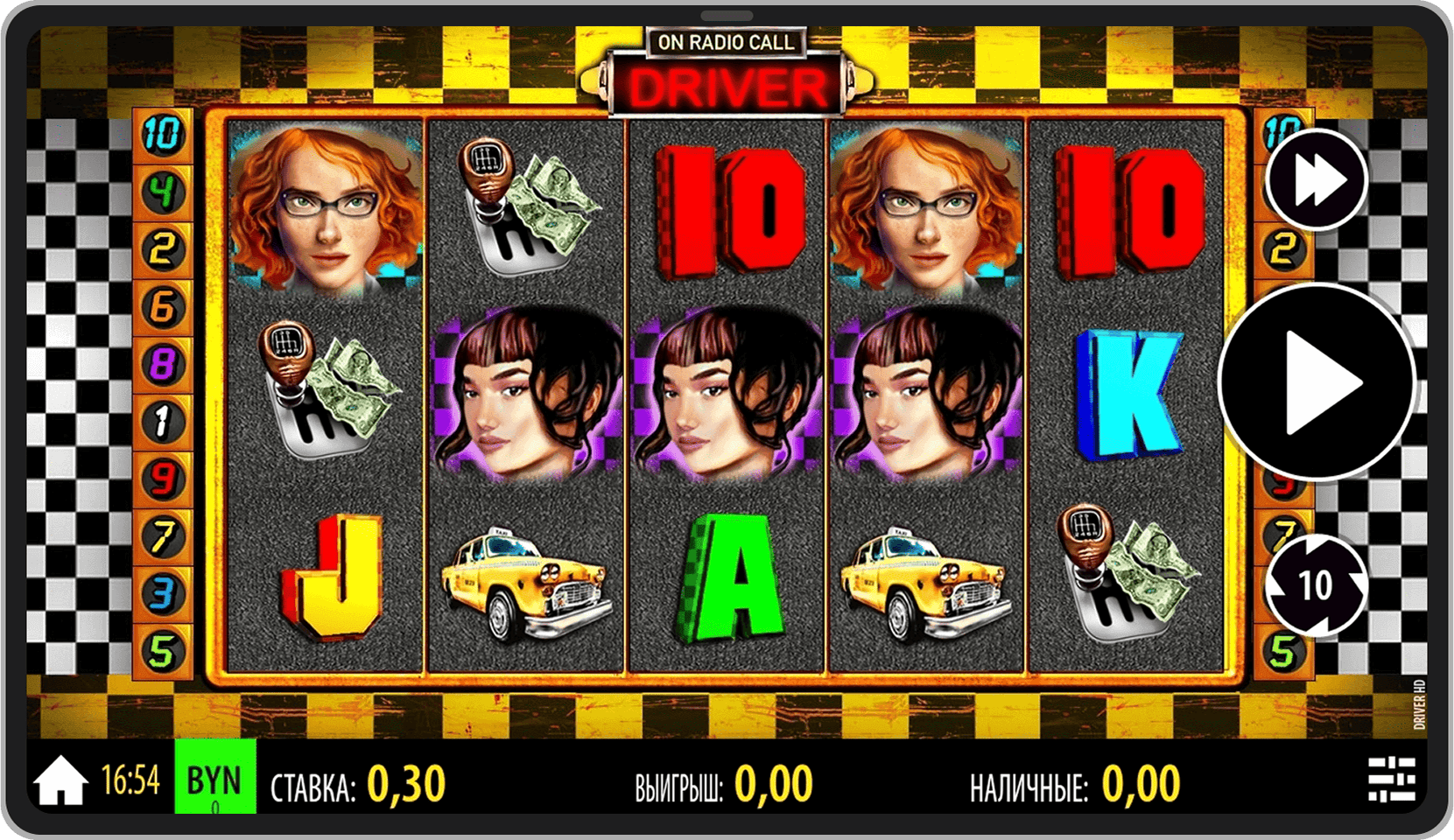Viewport: 1454px width, 840px height.
Task: Select the blue payline 3 marker
Action: 163,593
